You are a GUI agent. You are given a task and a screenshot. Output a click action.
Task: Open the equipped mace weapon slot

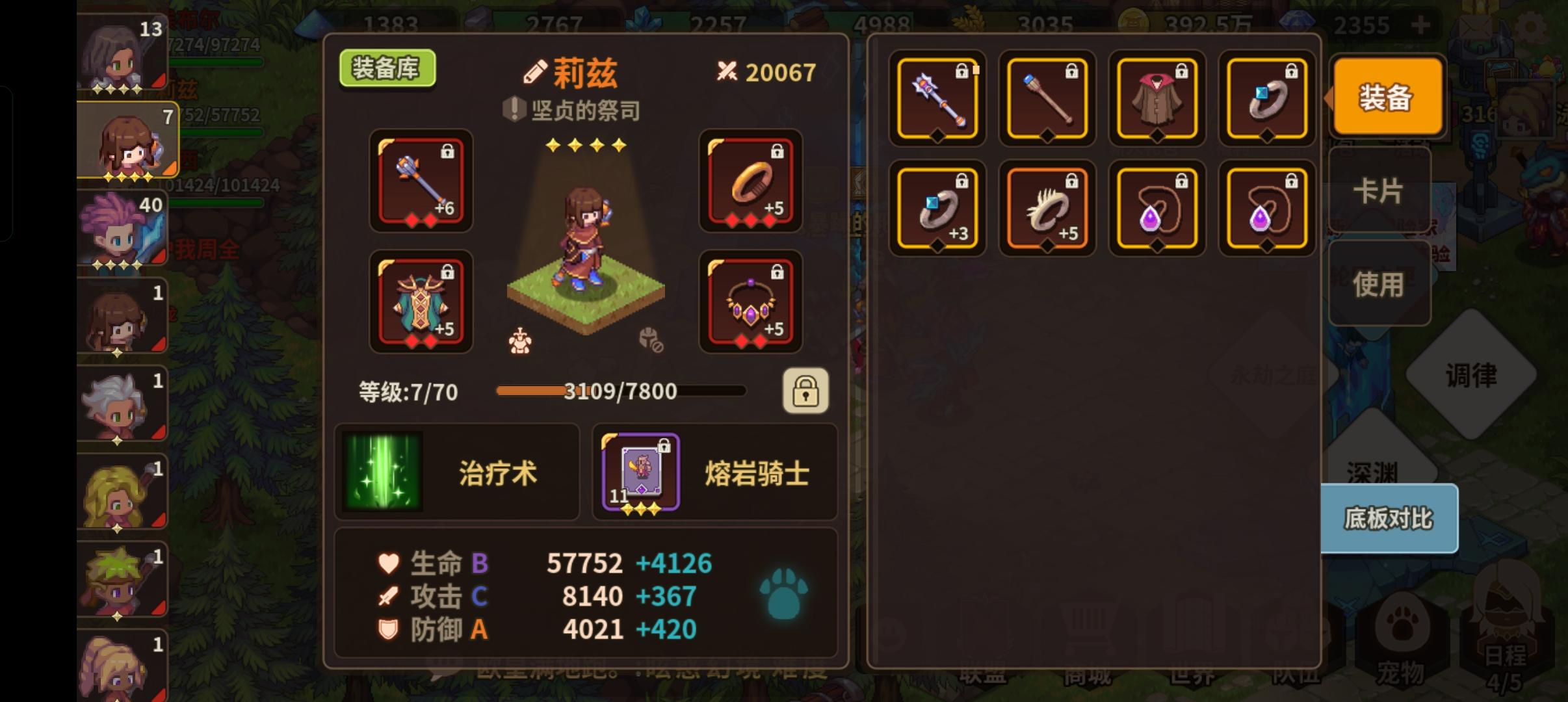point(421,183)
